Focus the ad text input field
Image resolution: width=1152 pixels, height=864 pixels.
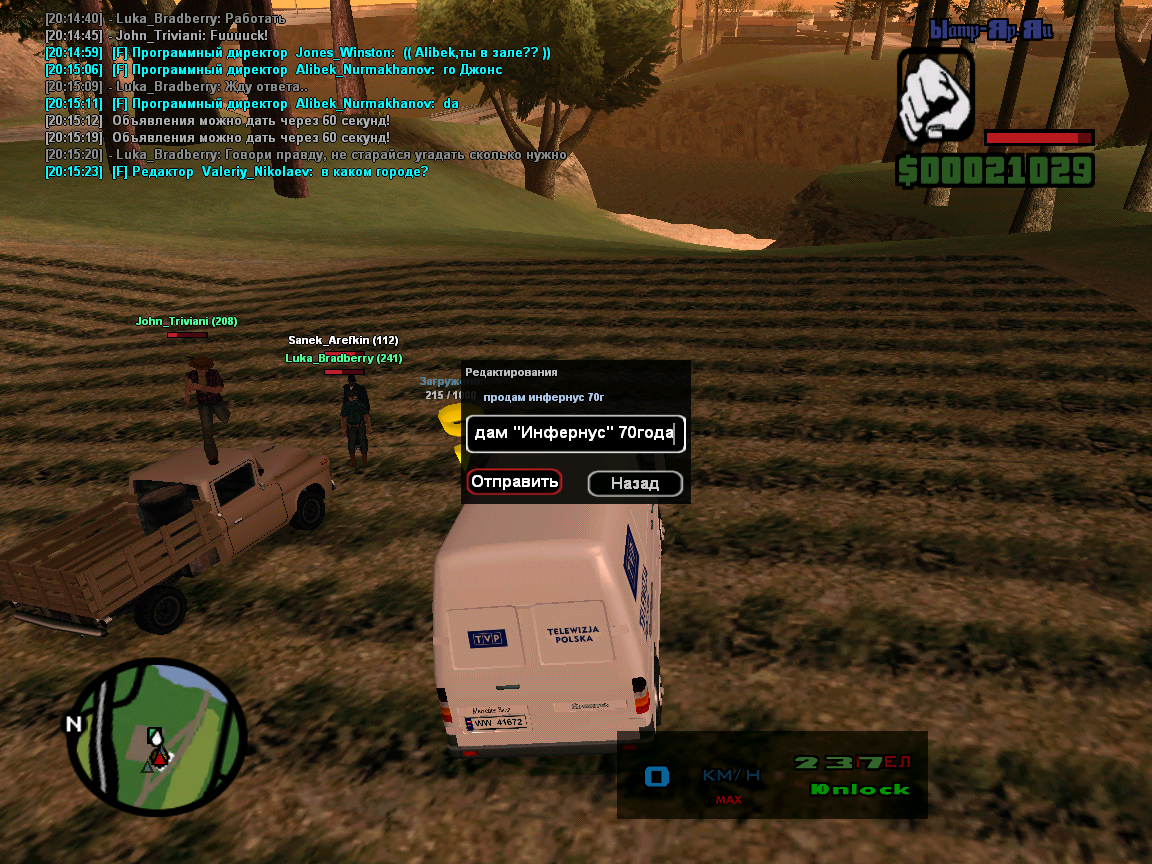pyautogui.click(x=575, y=434)
